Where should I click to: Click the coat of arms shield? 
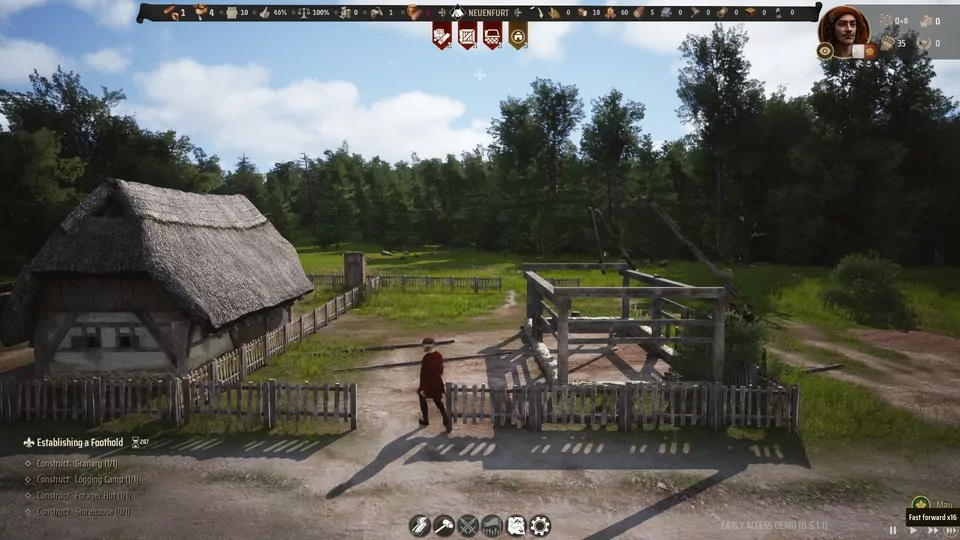(x=871, y=50)
